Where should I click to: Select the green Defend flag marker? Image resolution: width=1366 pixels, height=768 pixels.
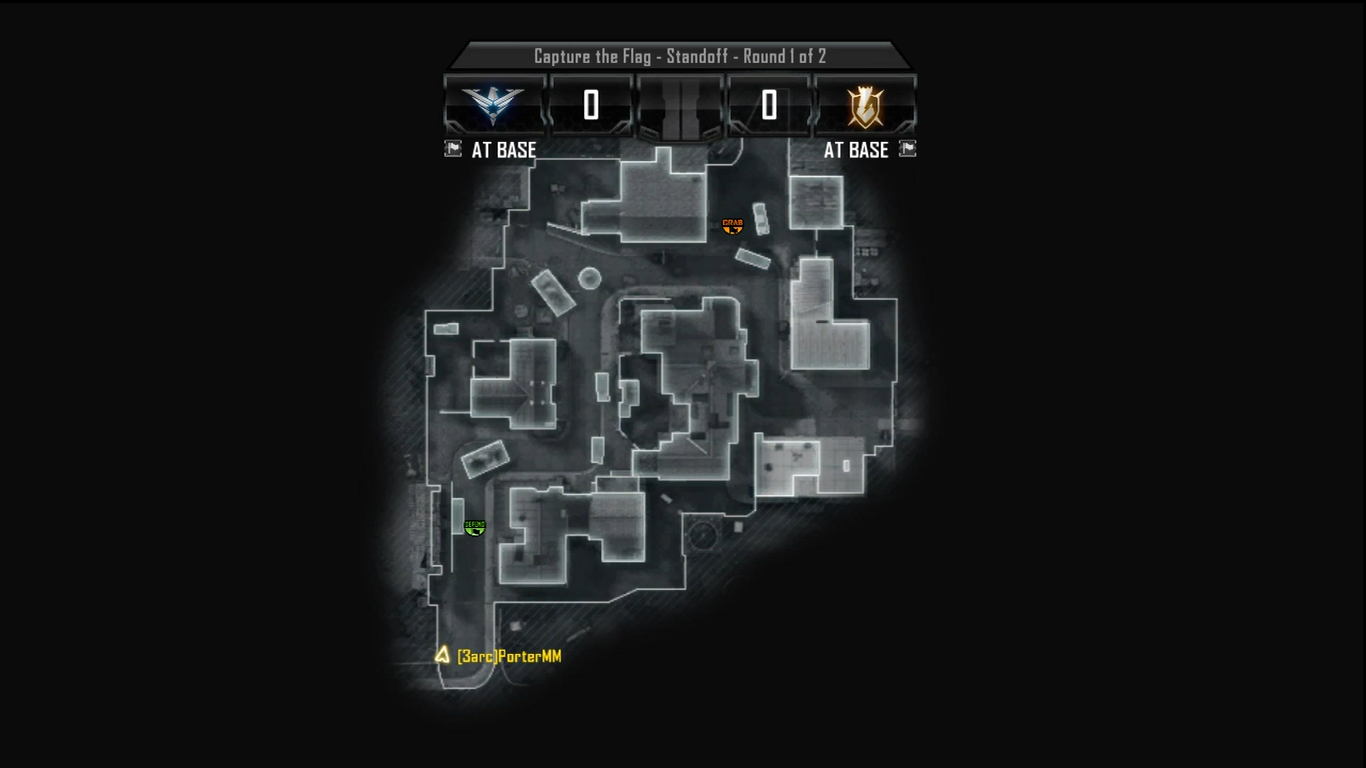[475, 527]
